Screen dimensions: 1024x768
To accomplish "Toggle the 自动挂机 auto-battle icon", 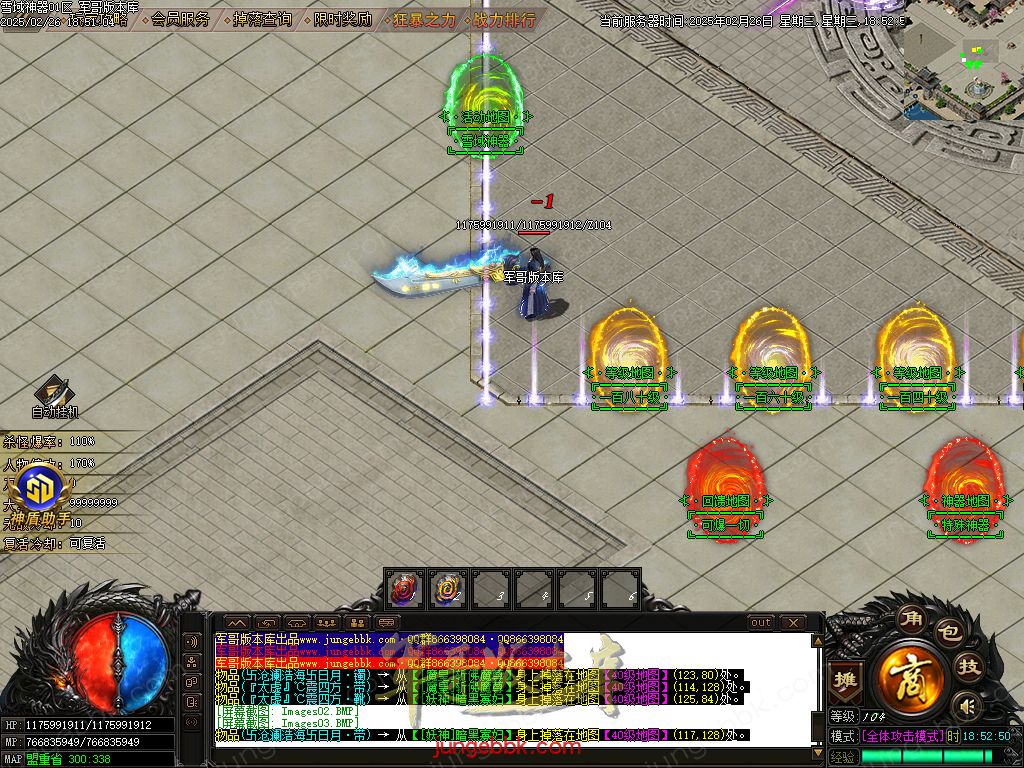I will pos(53,395).
